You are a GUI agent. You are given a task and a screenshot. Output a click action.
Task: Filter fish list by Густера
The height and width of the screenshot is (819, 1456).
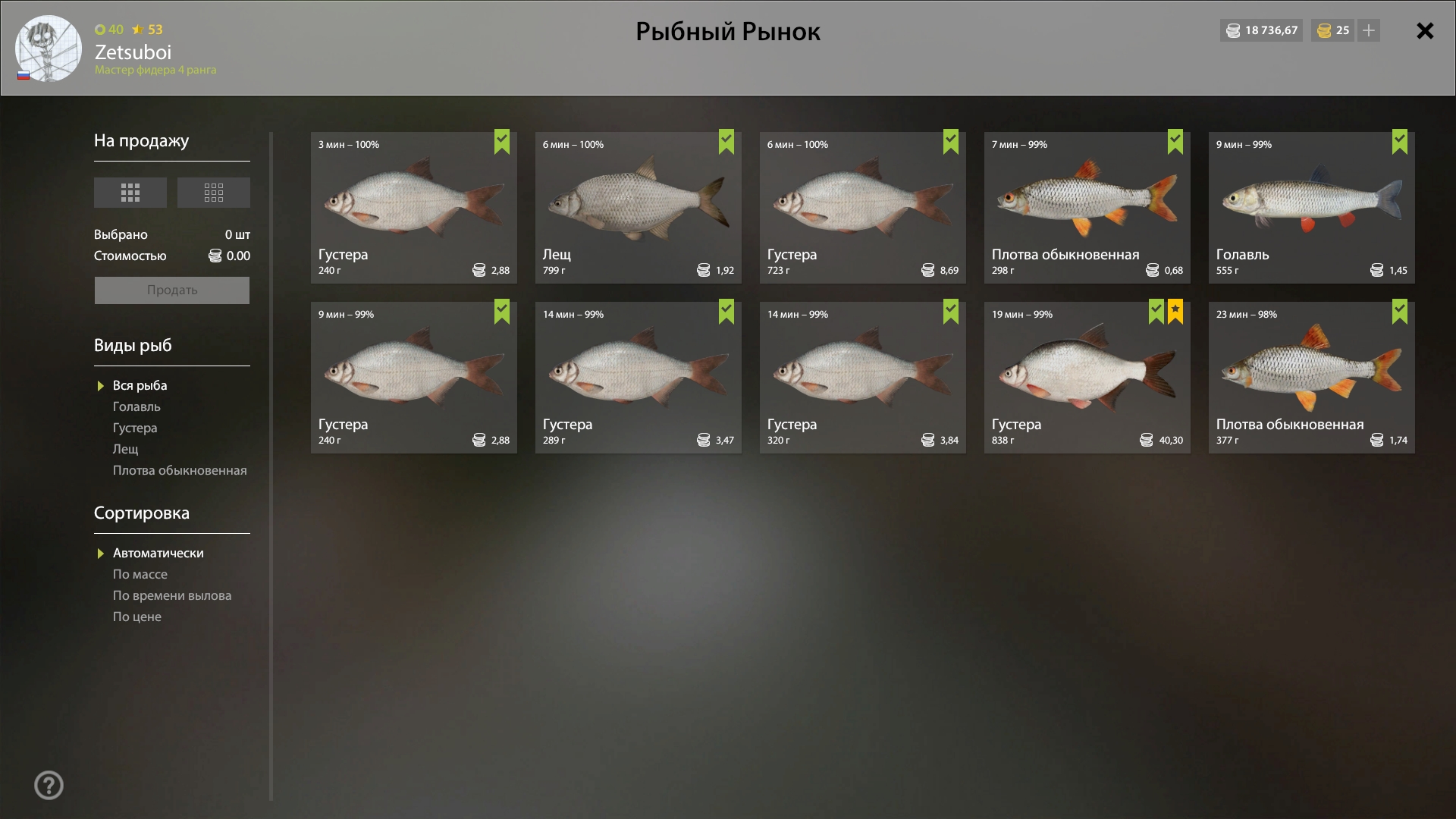point(135,428)
